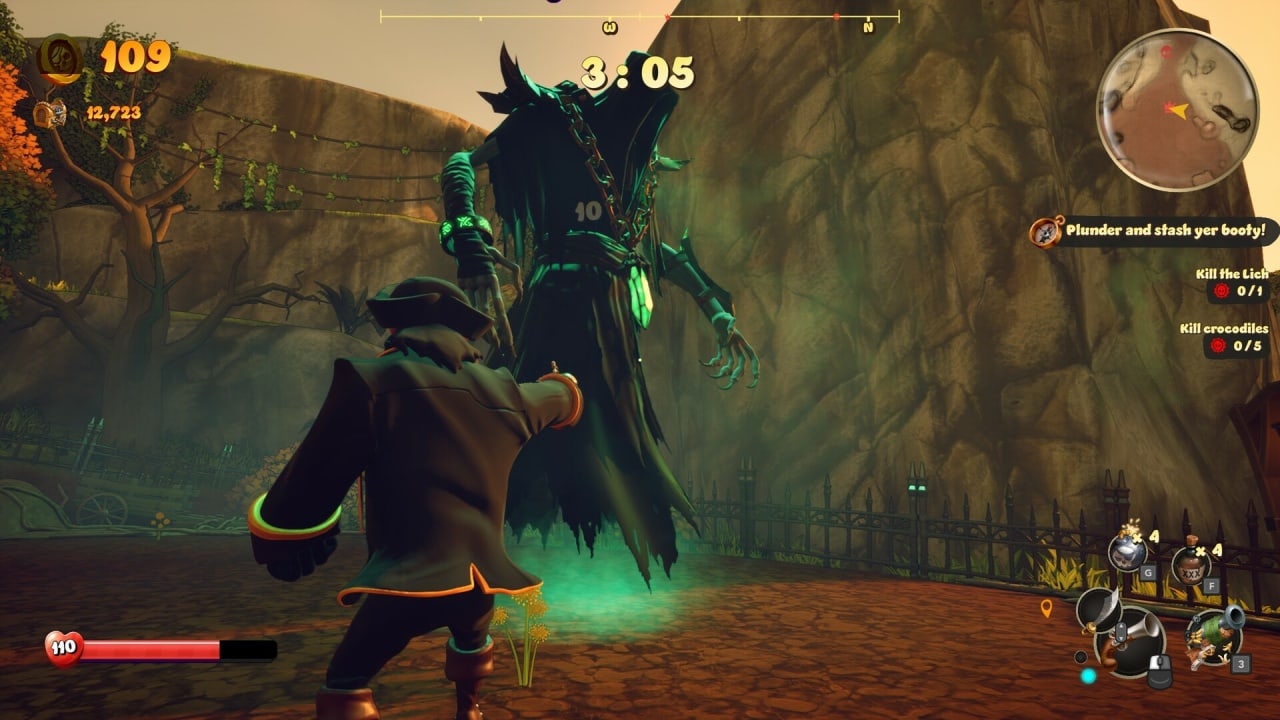Open the circular minimap
The width and height of the screenshot is (1280, 720).
pos(1177,108)
